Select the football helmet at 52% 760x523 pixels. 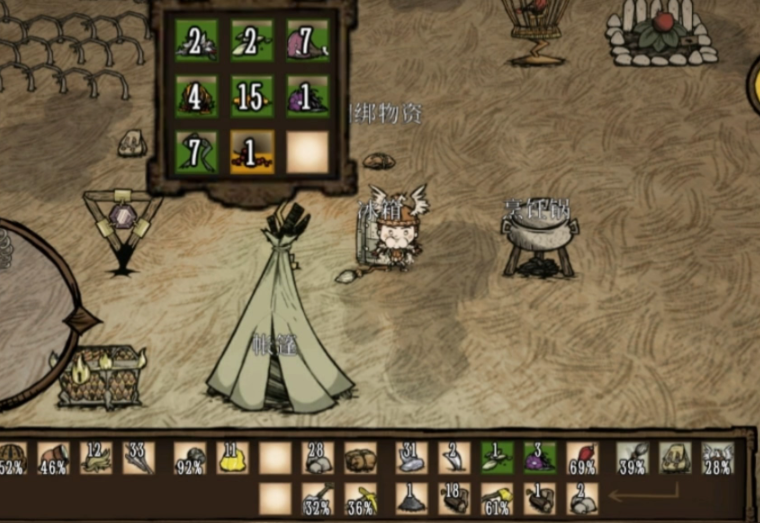(x=12, y=458)
